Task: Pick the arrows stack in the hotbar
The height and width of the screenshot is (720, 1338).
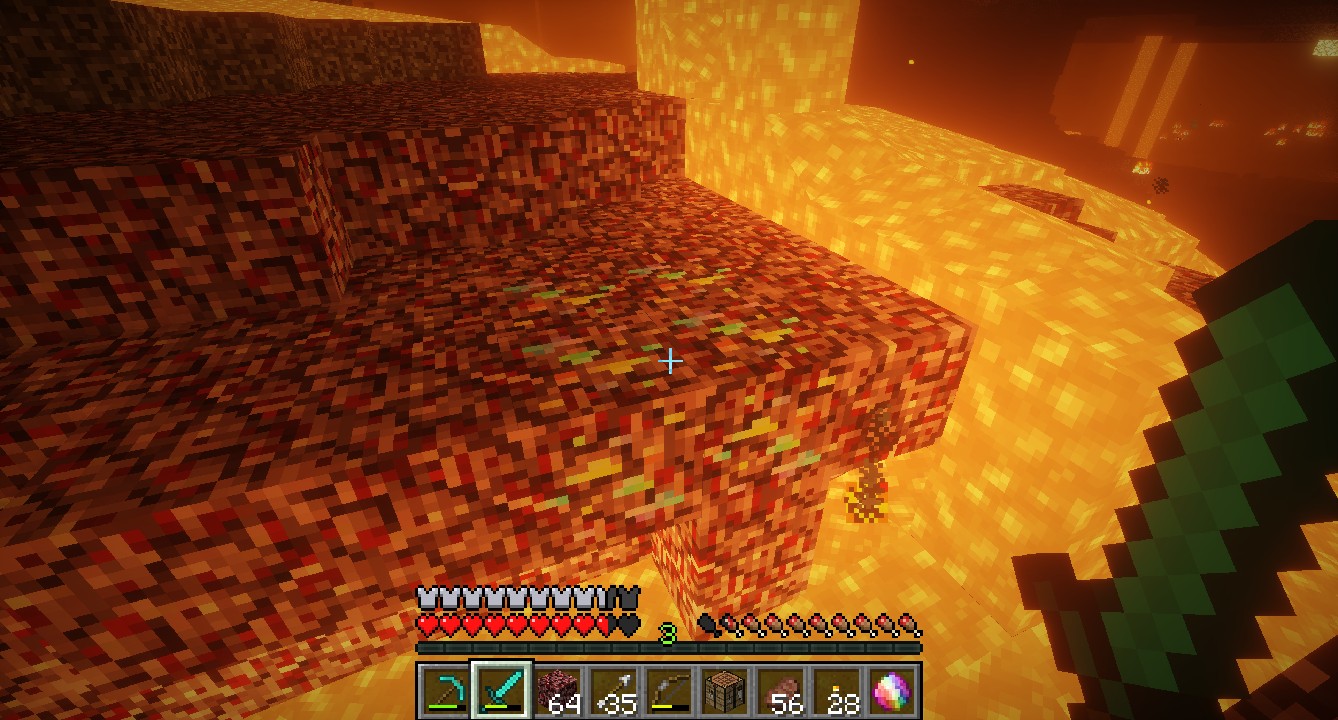Action: coord(613,690)
